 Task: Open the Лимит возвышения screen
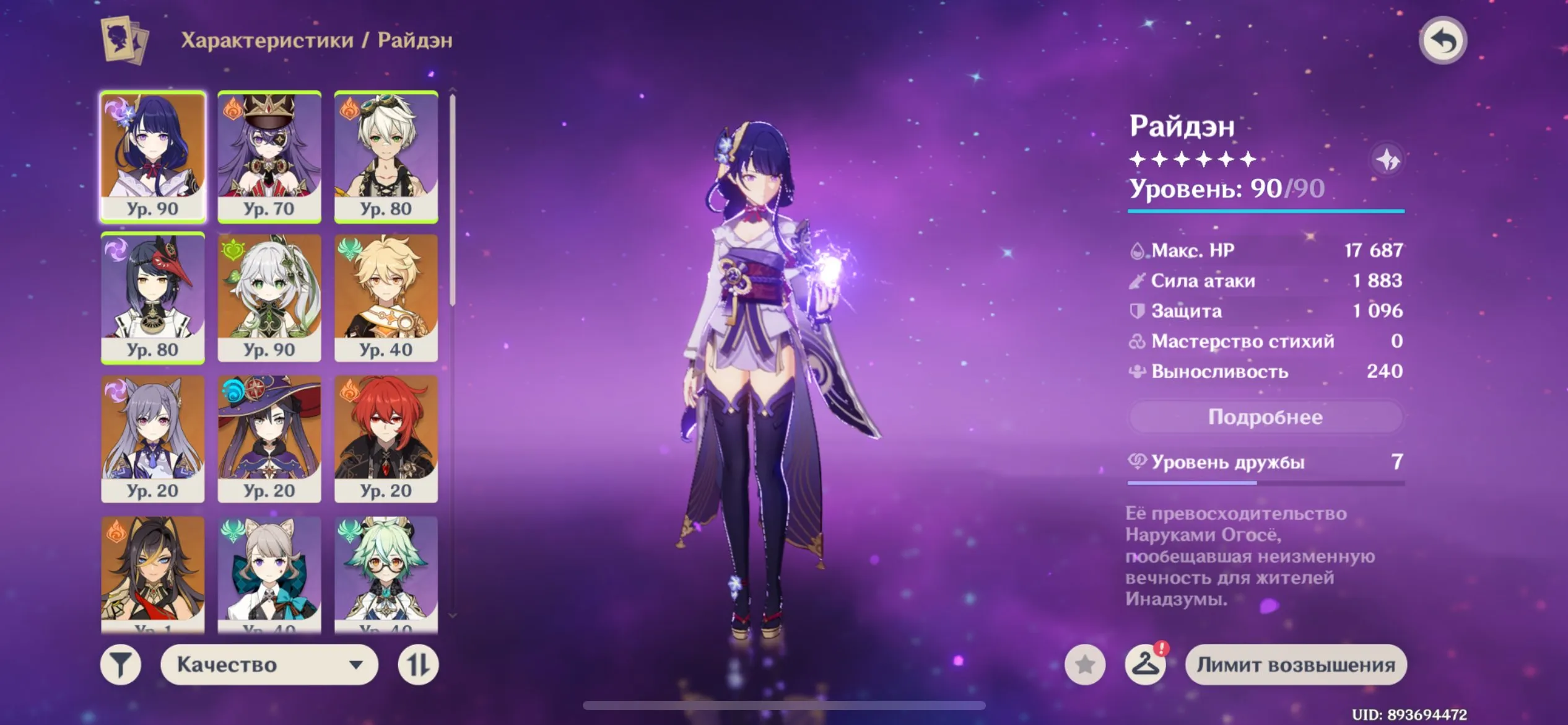[1296, 664]
